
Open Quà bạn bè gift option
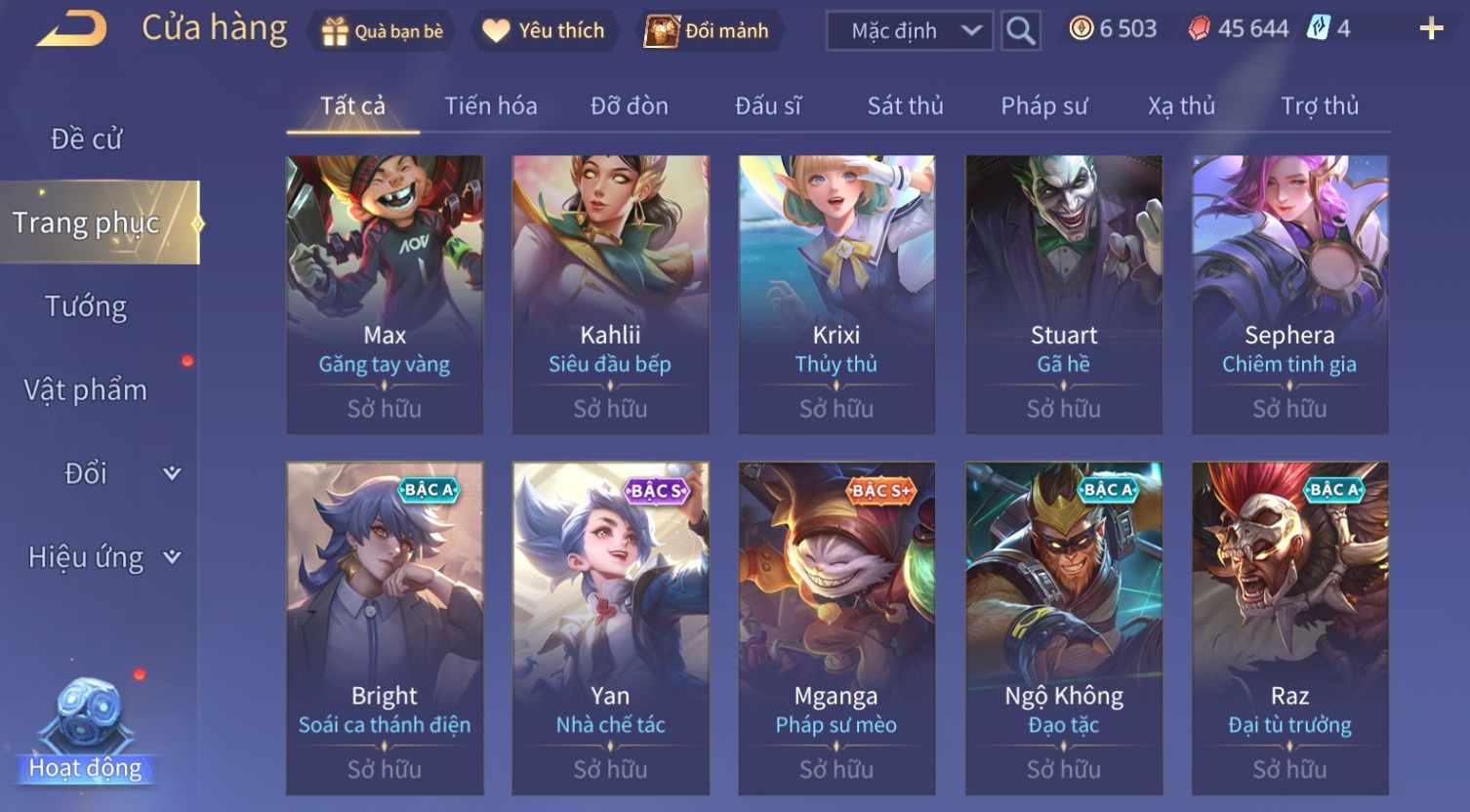[x=383, y=31]
